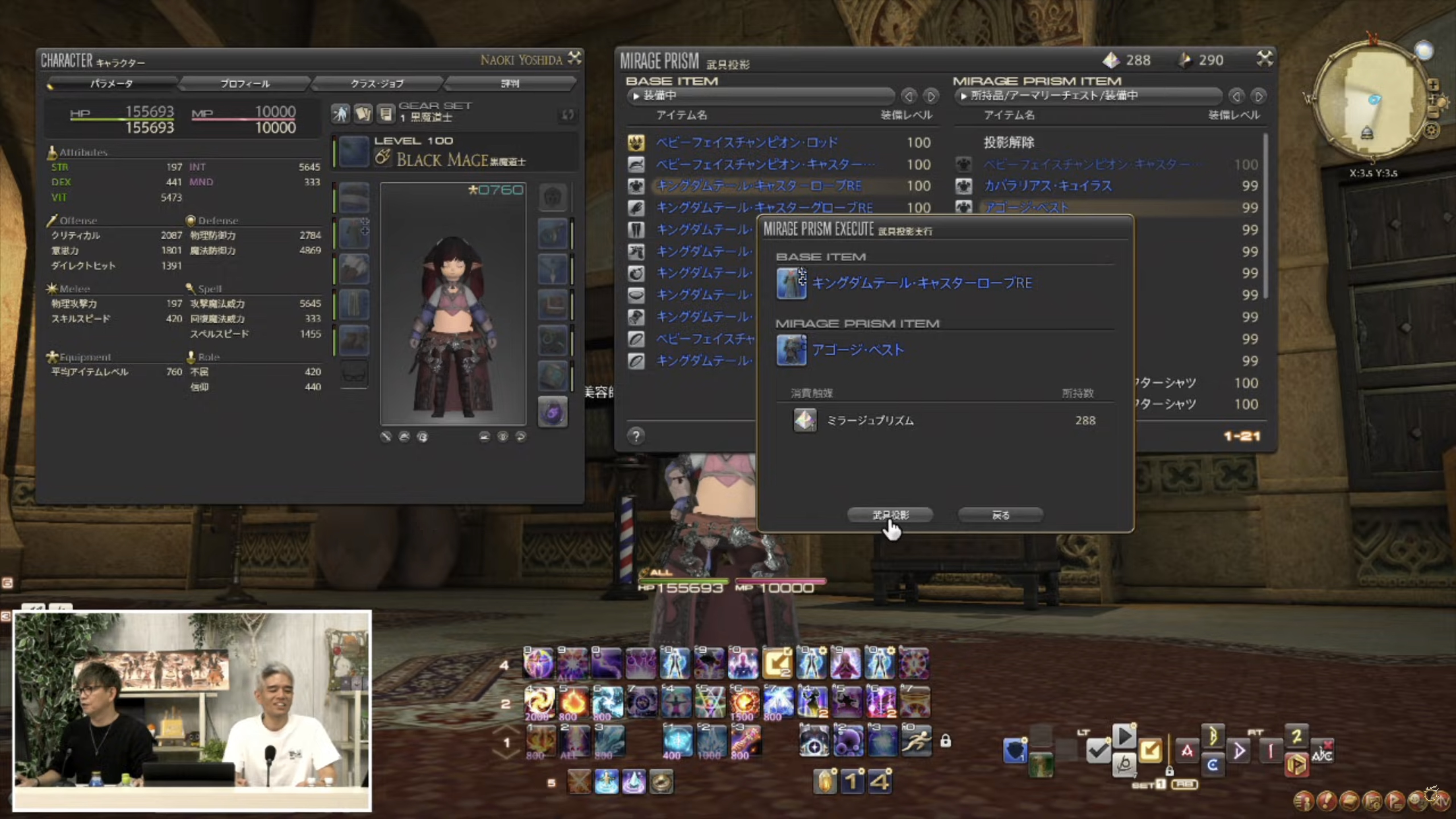Select the ベビーフェイスチャンピオン・ロッド base item
The image size is (1456, 819).
pyautogui.click(x=747, y=142)
